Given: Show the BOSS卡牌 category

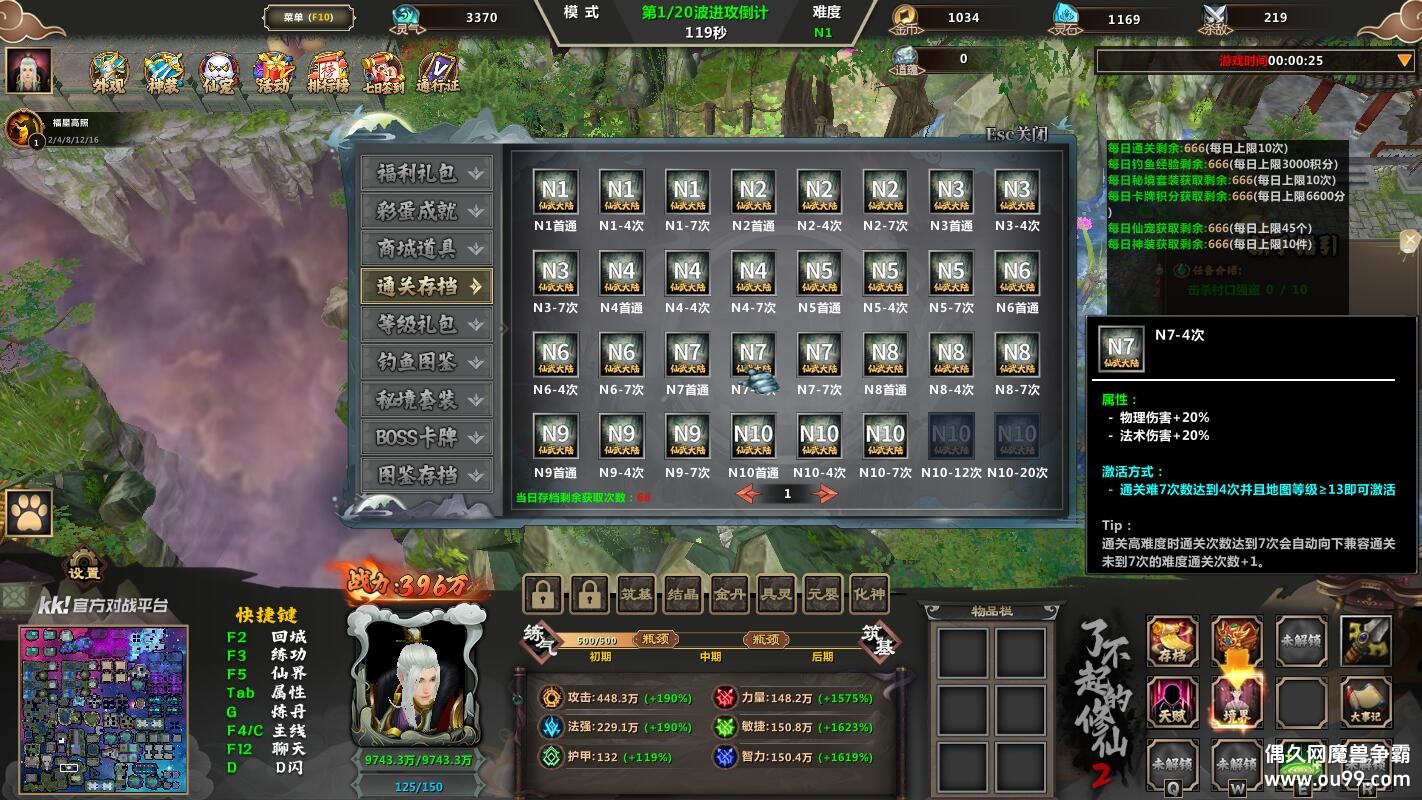Looking at the screenshot, I should coord(426,437).
